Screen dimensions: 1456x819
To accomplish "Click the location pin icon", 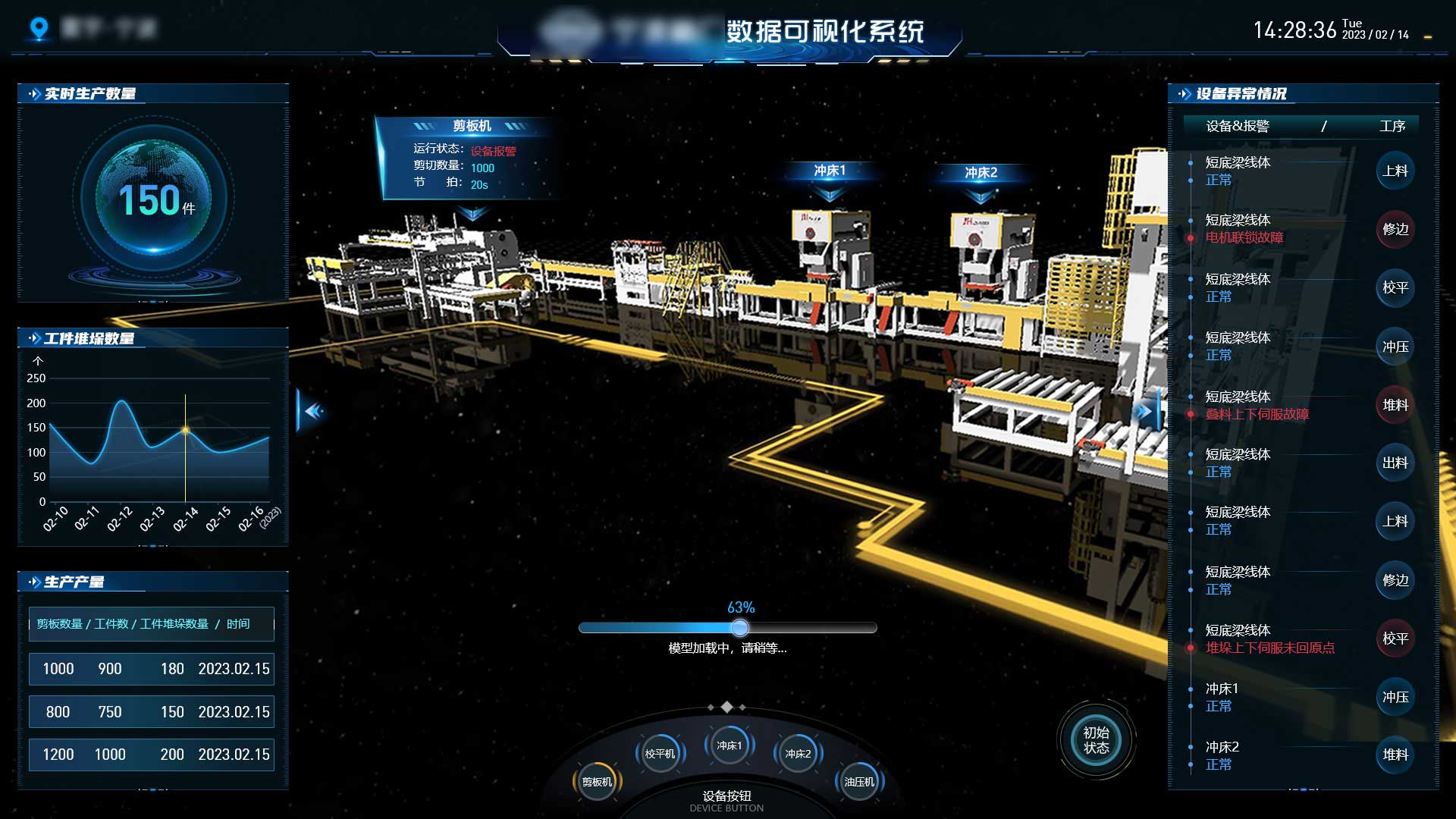I will tap(39, 29).
